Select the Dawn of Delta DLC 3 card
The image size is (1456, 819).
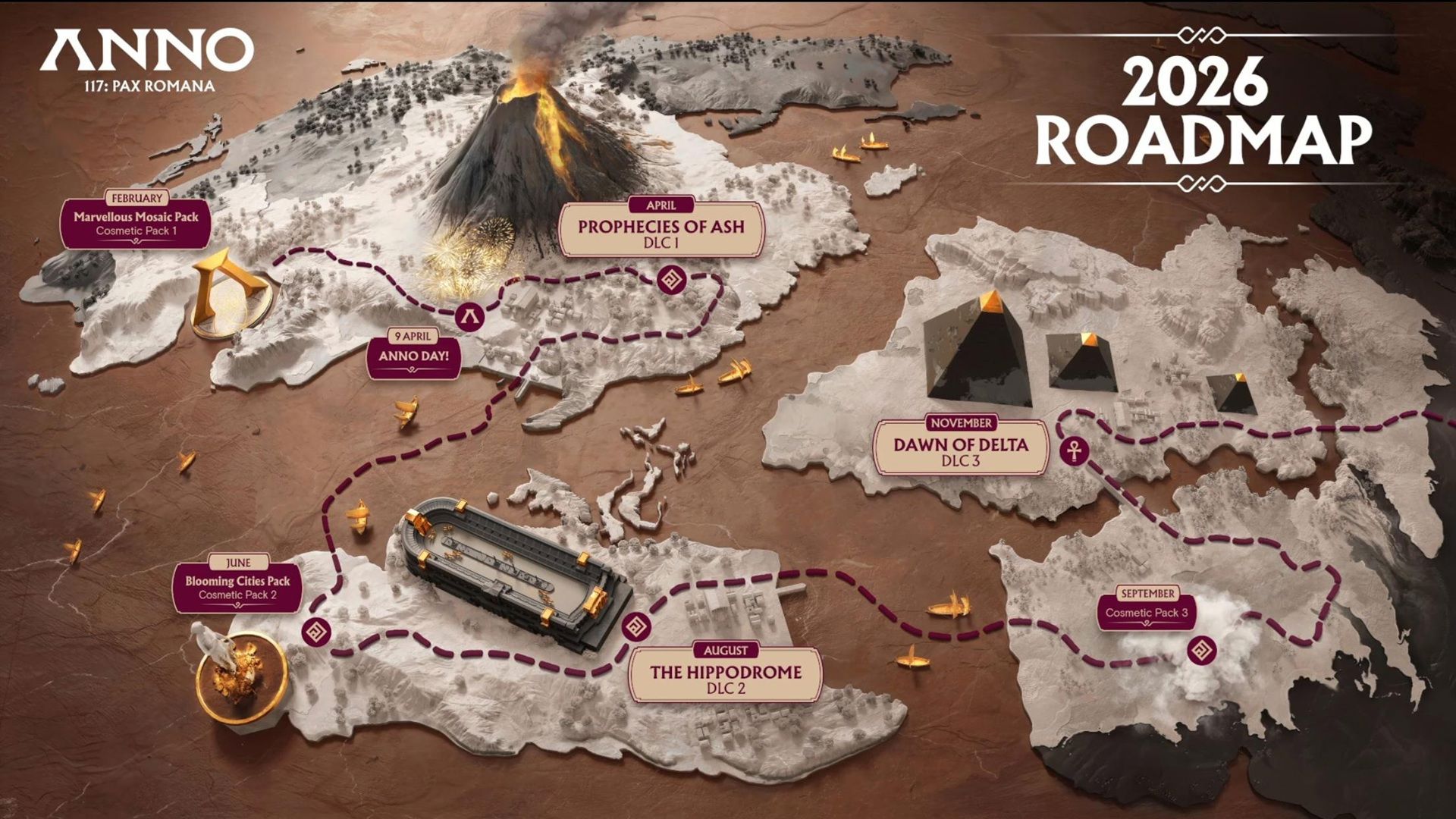point(960,449)
